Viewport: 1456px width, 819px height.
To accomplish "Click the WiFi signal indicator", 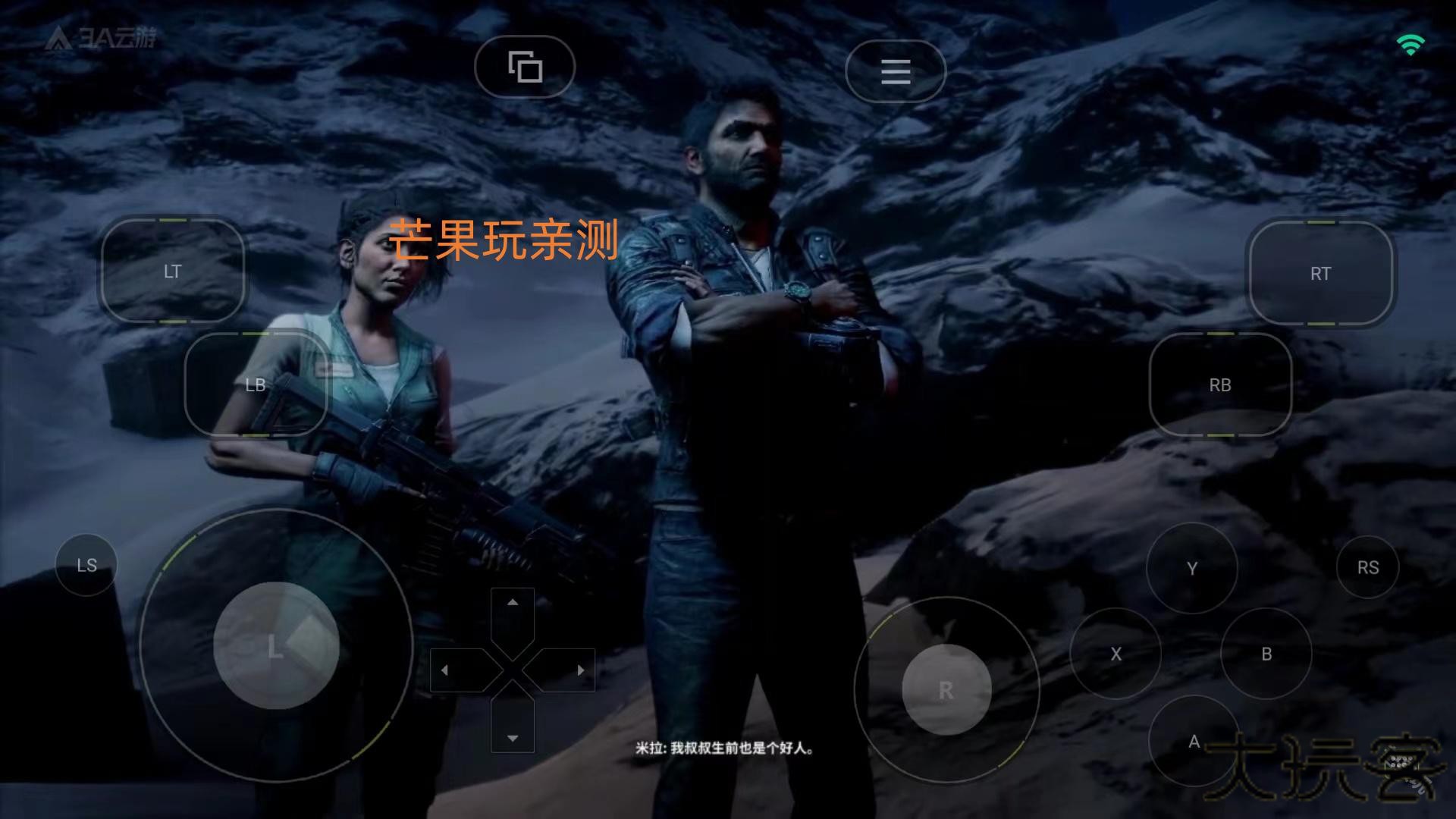I will (1410, 43).
